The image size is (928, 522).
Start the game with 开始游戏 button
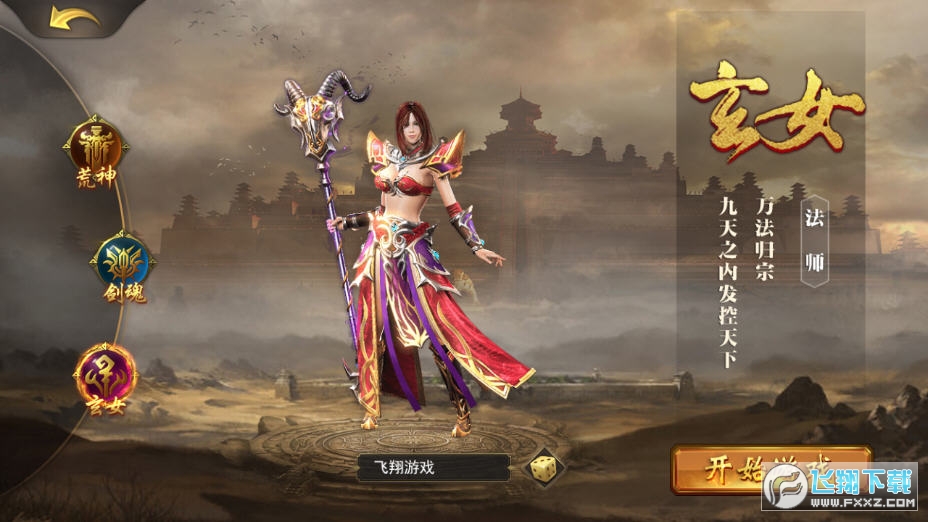click(760, 468)
